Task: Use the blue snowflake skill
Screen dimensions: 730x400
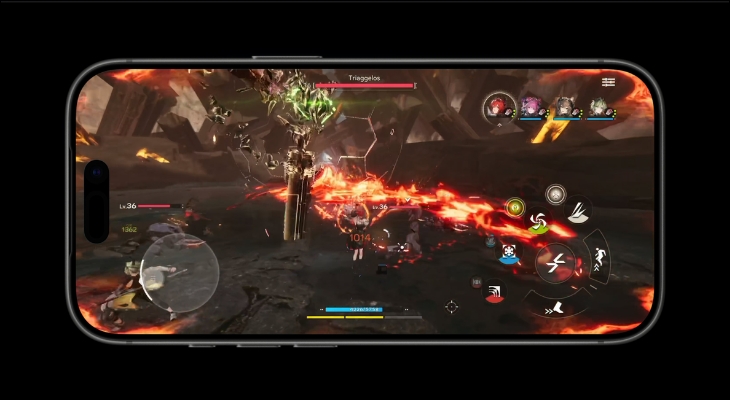Action: 511,254
